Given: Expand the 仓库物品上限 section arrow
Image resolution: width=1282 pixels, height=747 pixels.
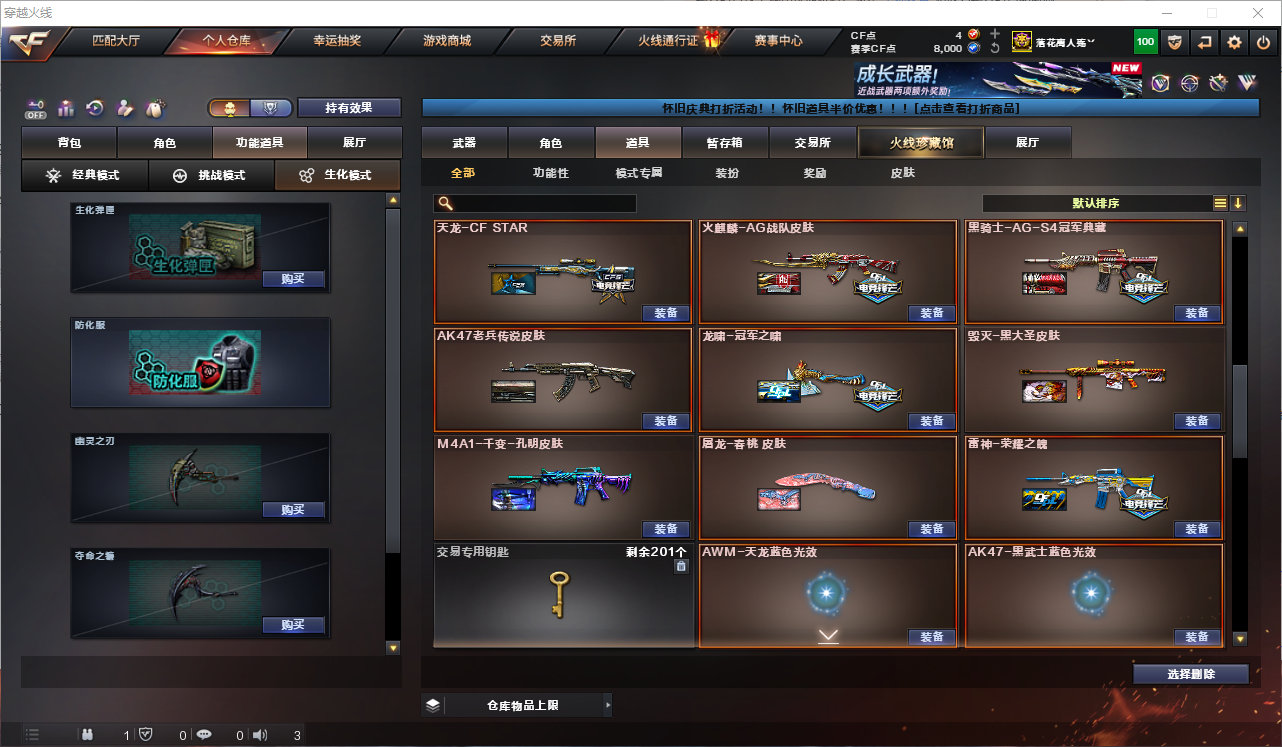Looking at the screenshot, I should (x=606, y=704).
